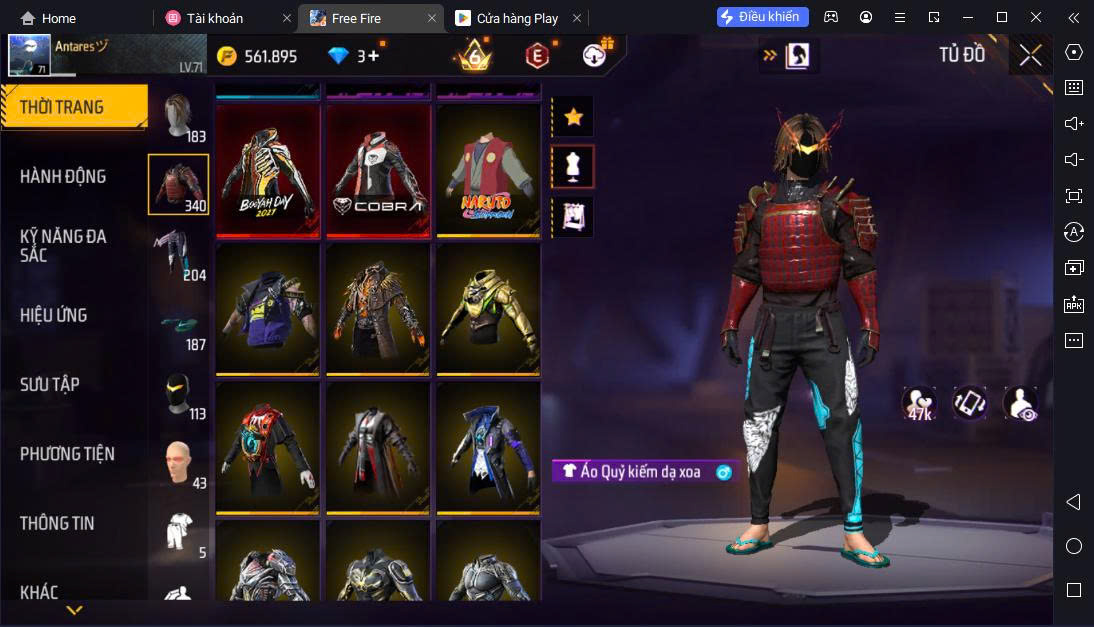Open the Điều khiển controls panel
This screenshot has height=627, width=1094.
tap(762, 17)
